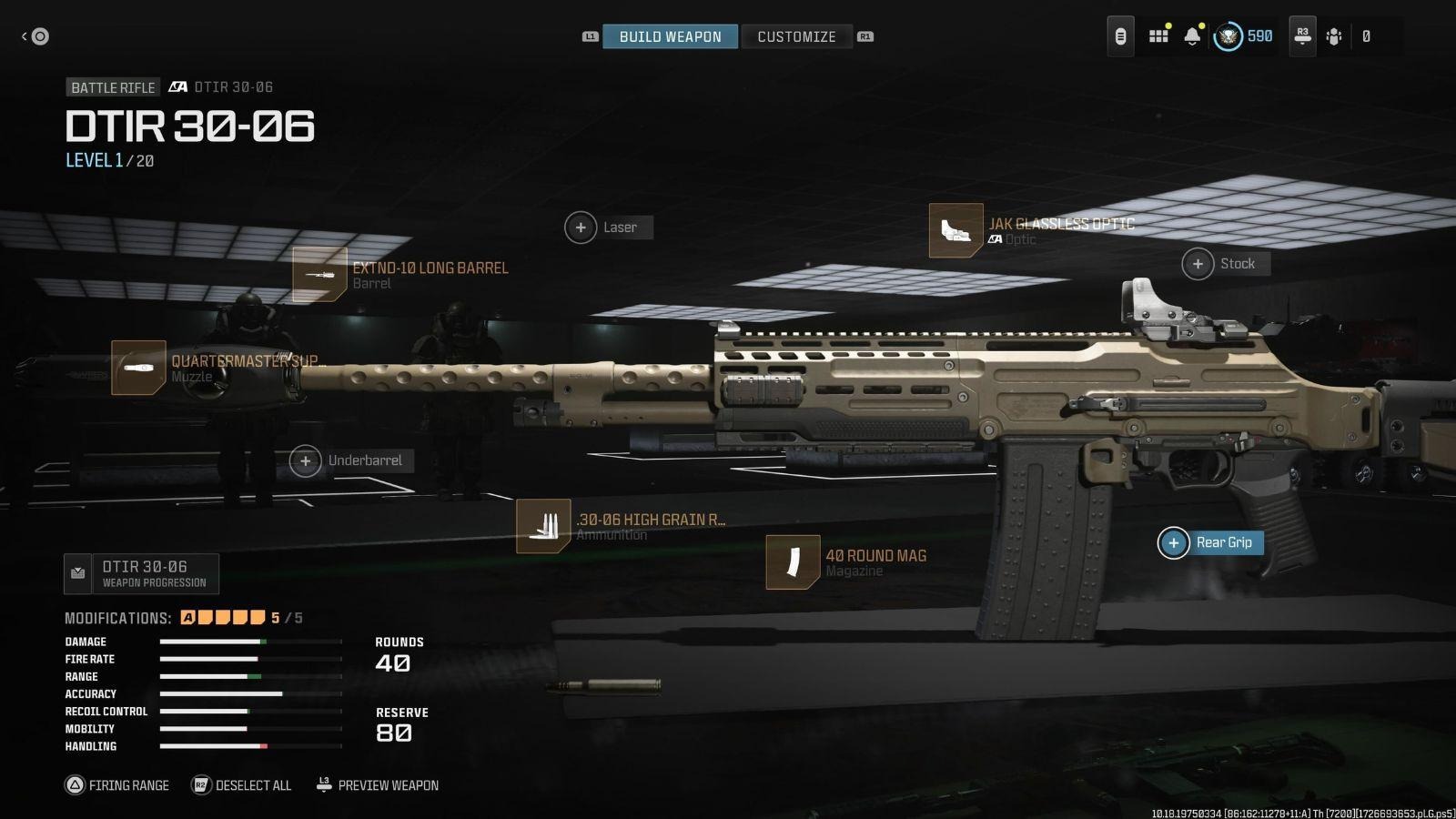Screen dimensions: 1456x819
Task: Open the player rank emblem
Action: 1228,36
